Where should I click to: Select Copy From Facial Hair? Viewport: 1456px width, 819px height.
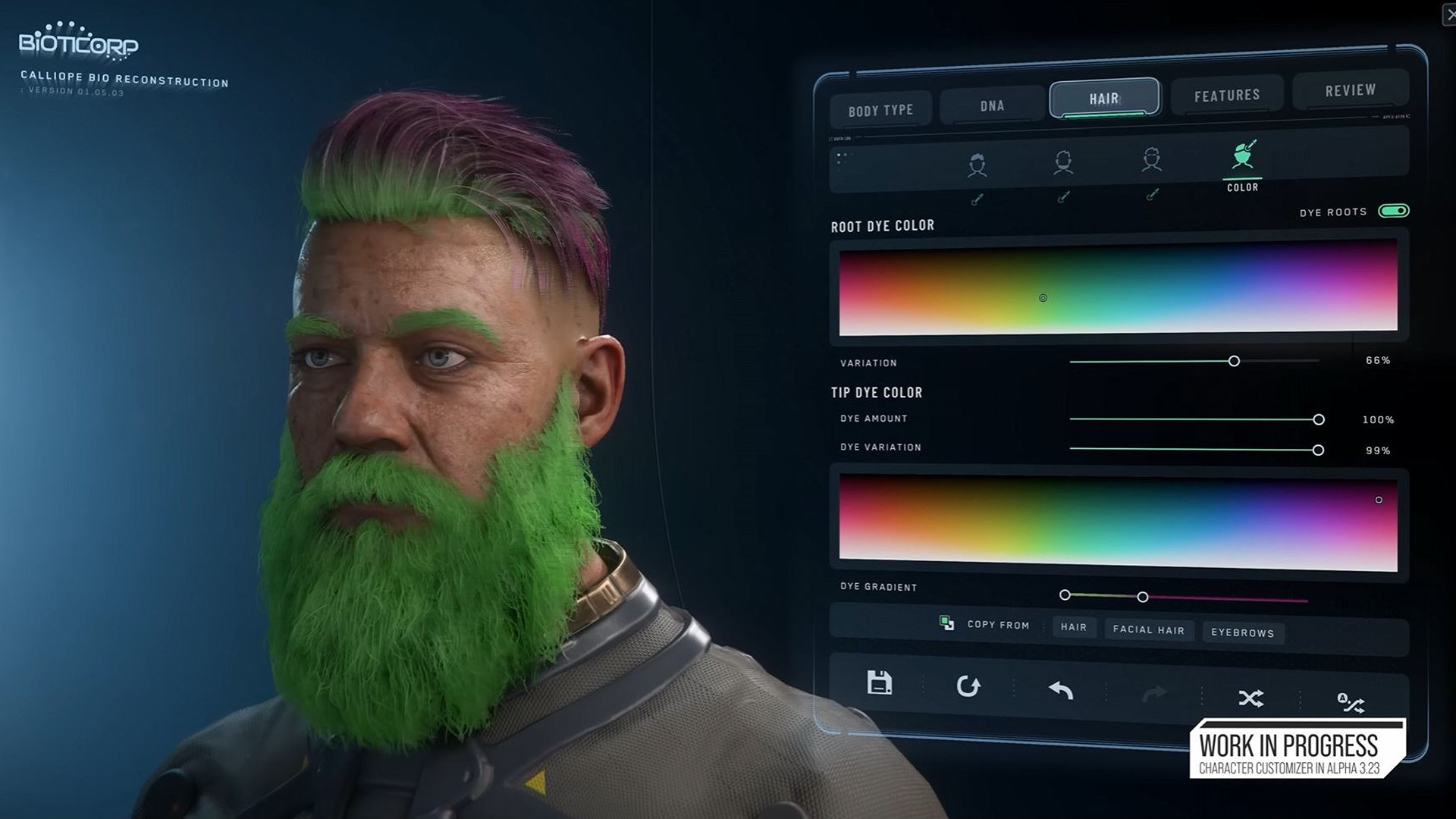pyautogui.click(x=1148, y=630)
